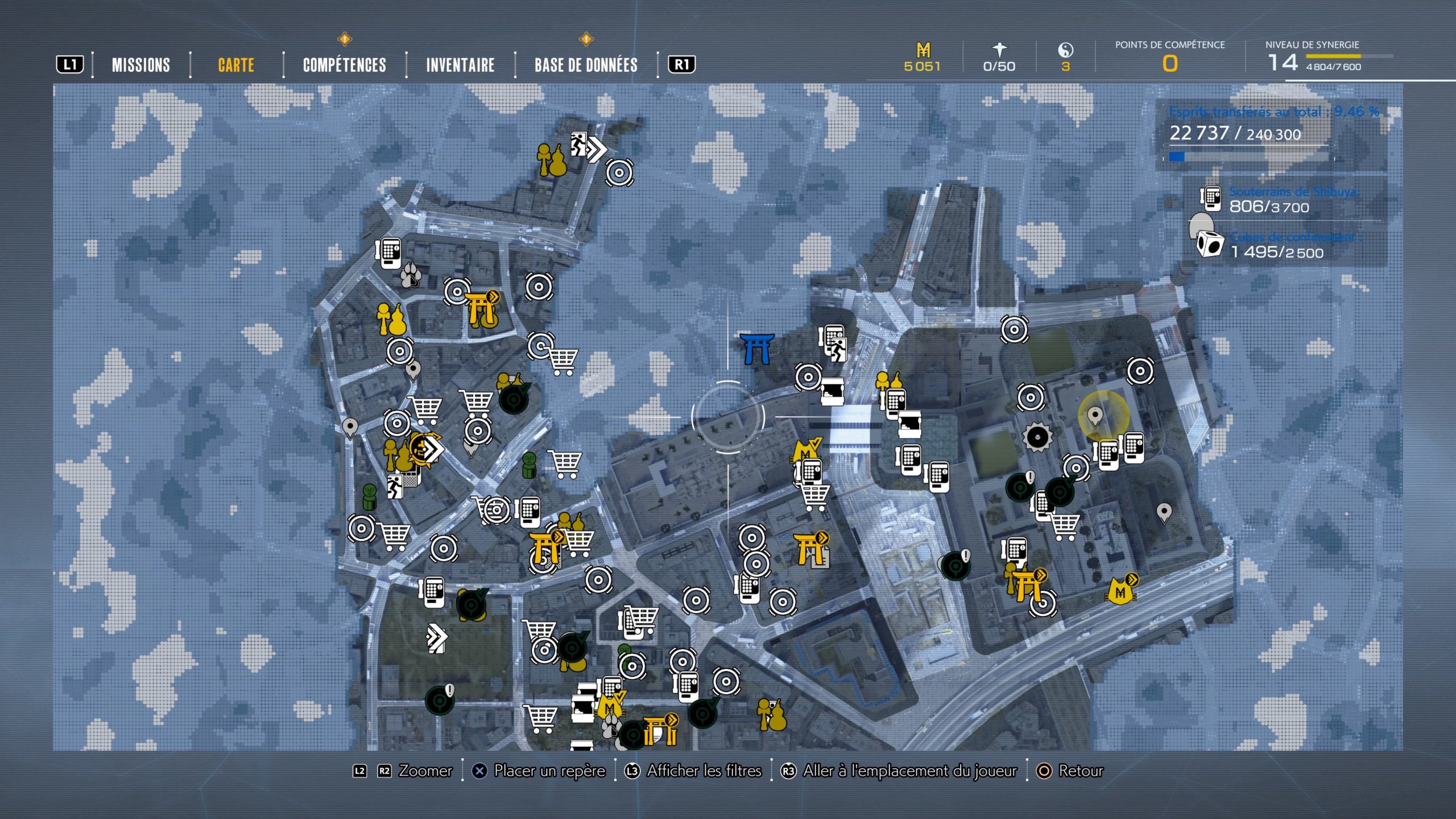Choose the standalone yellow cat marker
Viewport: 1456px width, 819px height.
tap(1120, 590)
